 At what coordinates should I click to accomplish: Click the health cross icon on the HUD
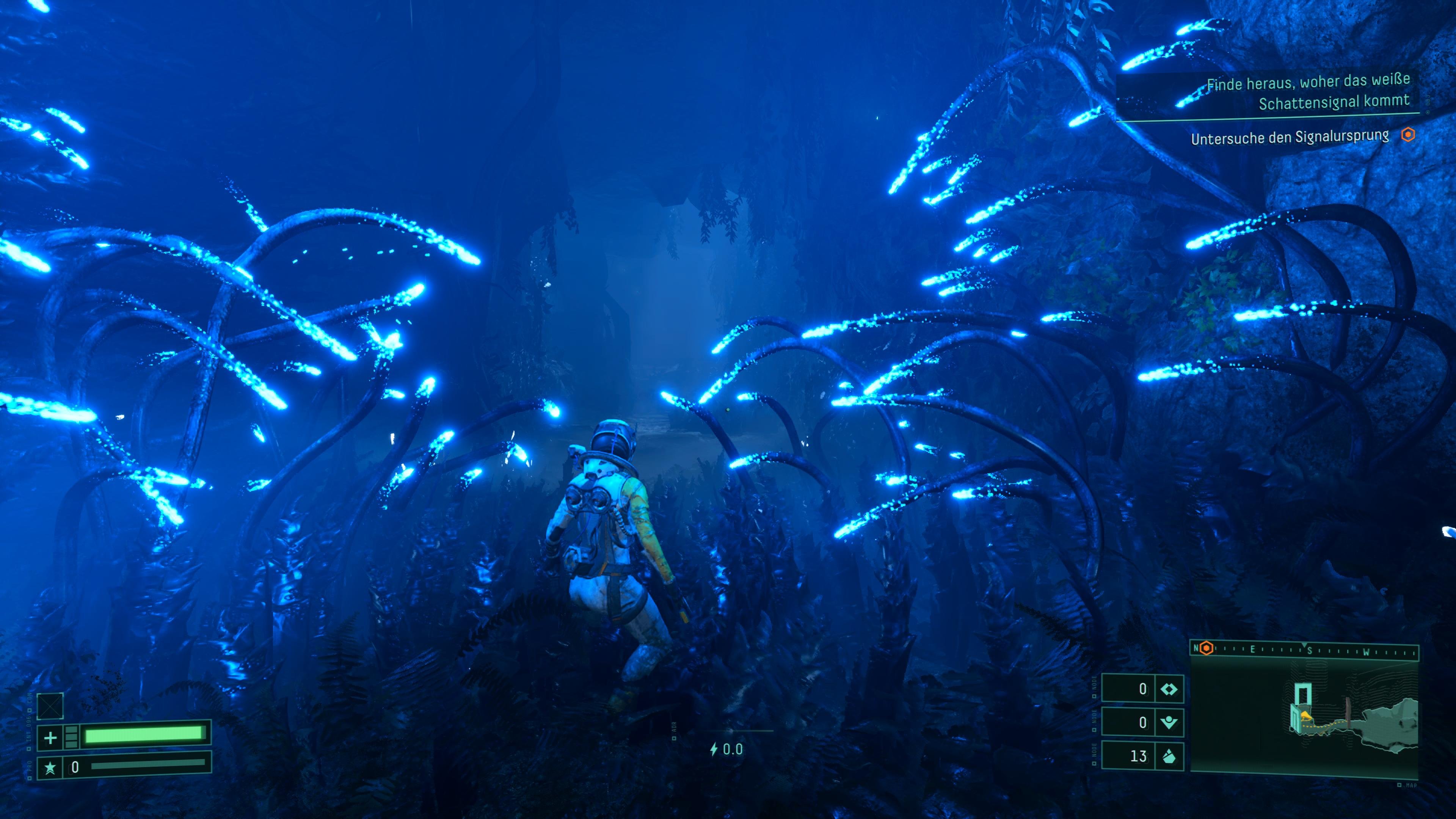pyautogui.click(x=50, y=737)
